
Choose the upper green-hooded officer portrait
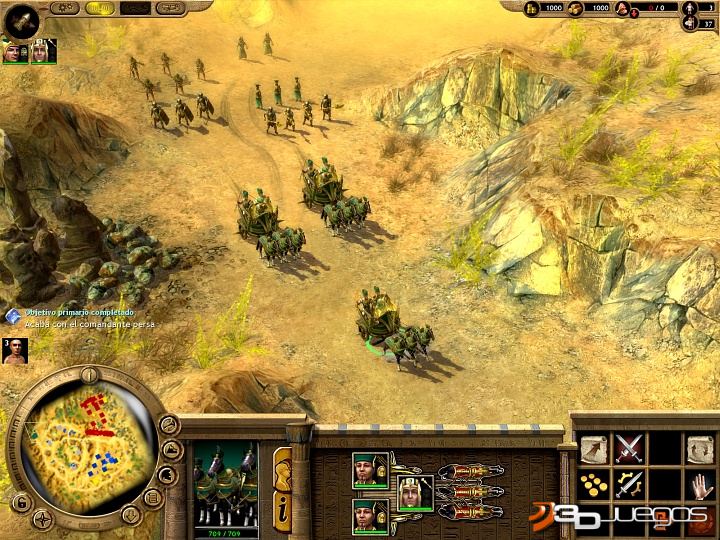pyautogui.click(x=369, y=470)
